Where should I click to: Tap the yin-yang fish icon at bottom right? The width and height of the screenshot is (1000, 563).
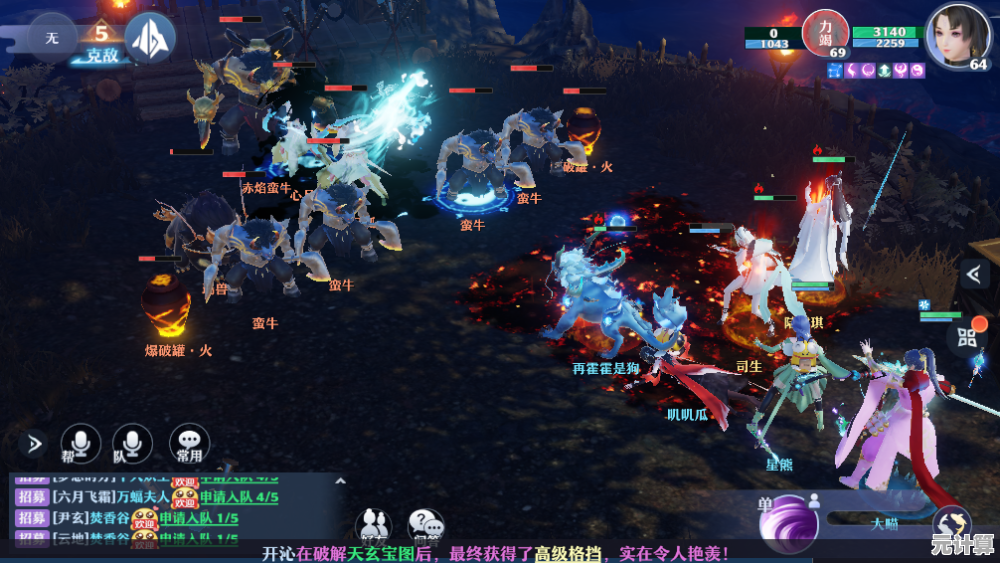951,524
